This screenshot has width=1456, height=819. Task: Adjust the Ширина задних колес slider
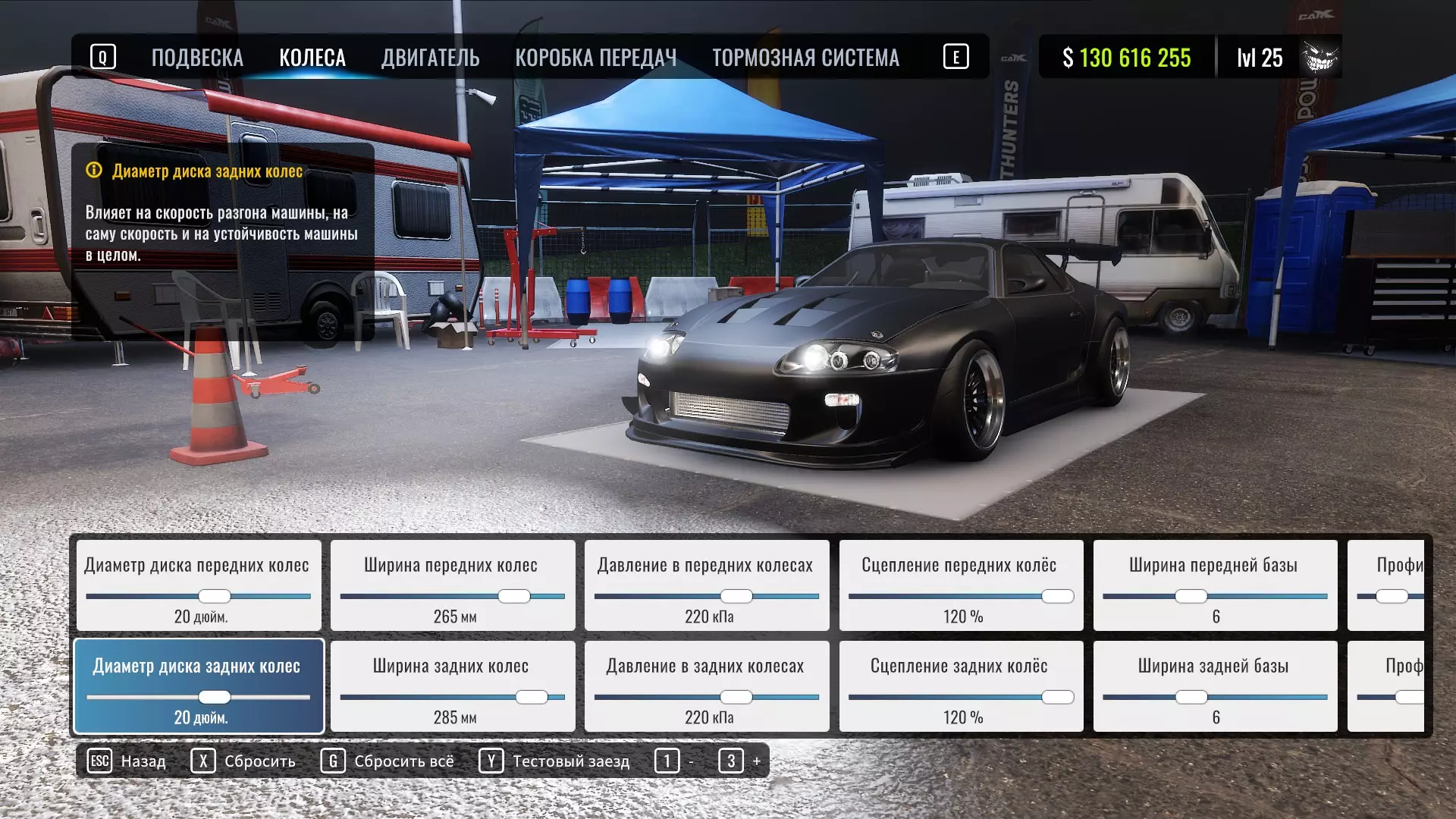[x=532, y=698]
